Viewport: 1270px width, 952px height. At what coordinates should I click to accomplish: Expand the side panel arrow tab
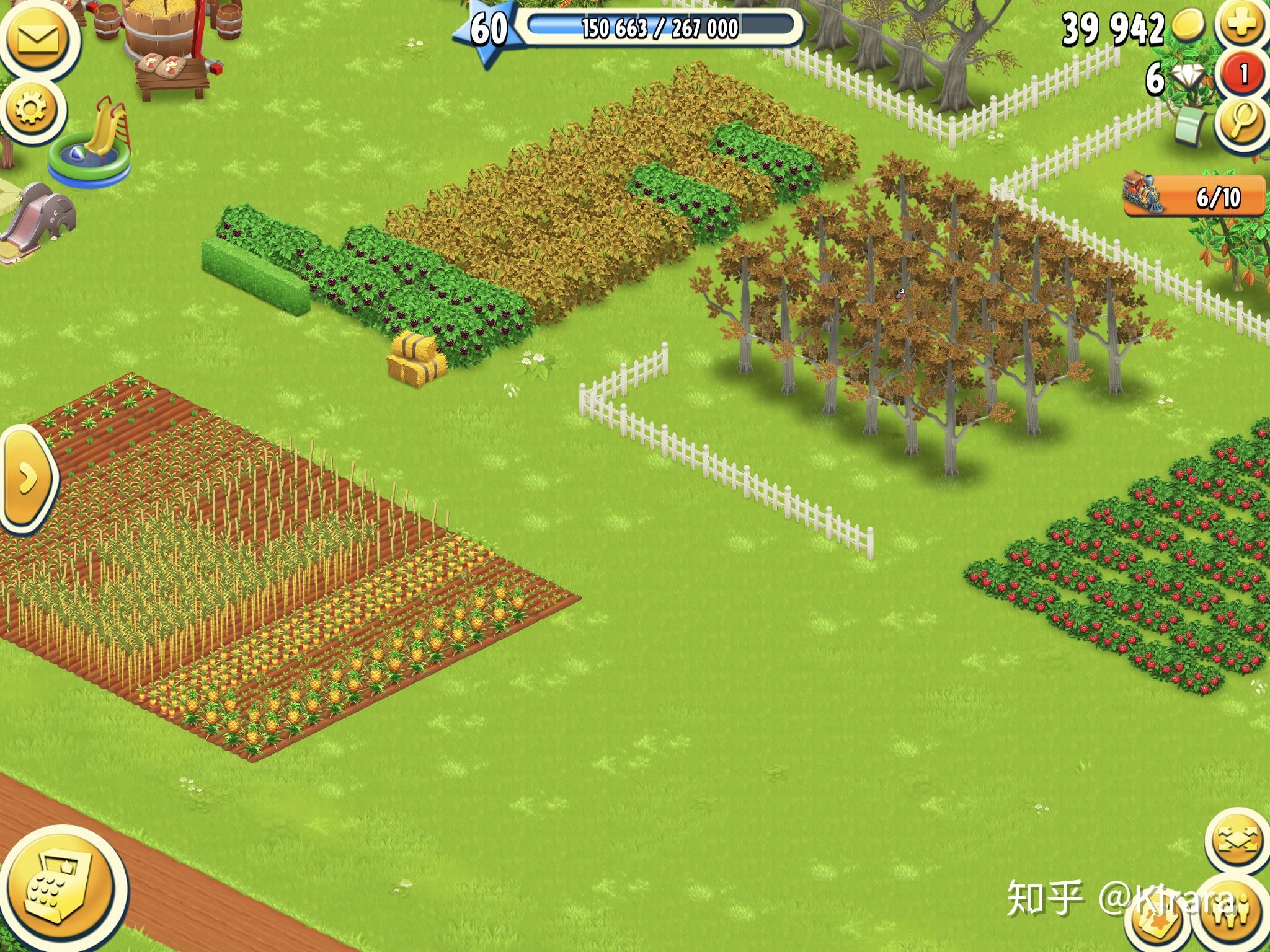tap(26, 478)
